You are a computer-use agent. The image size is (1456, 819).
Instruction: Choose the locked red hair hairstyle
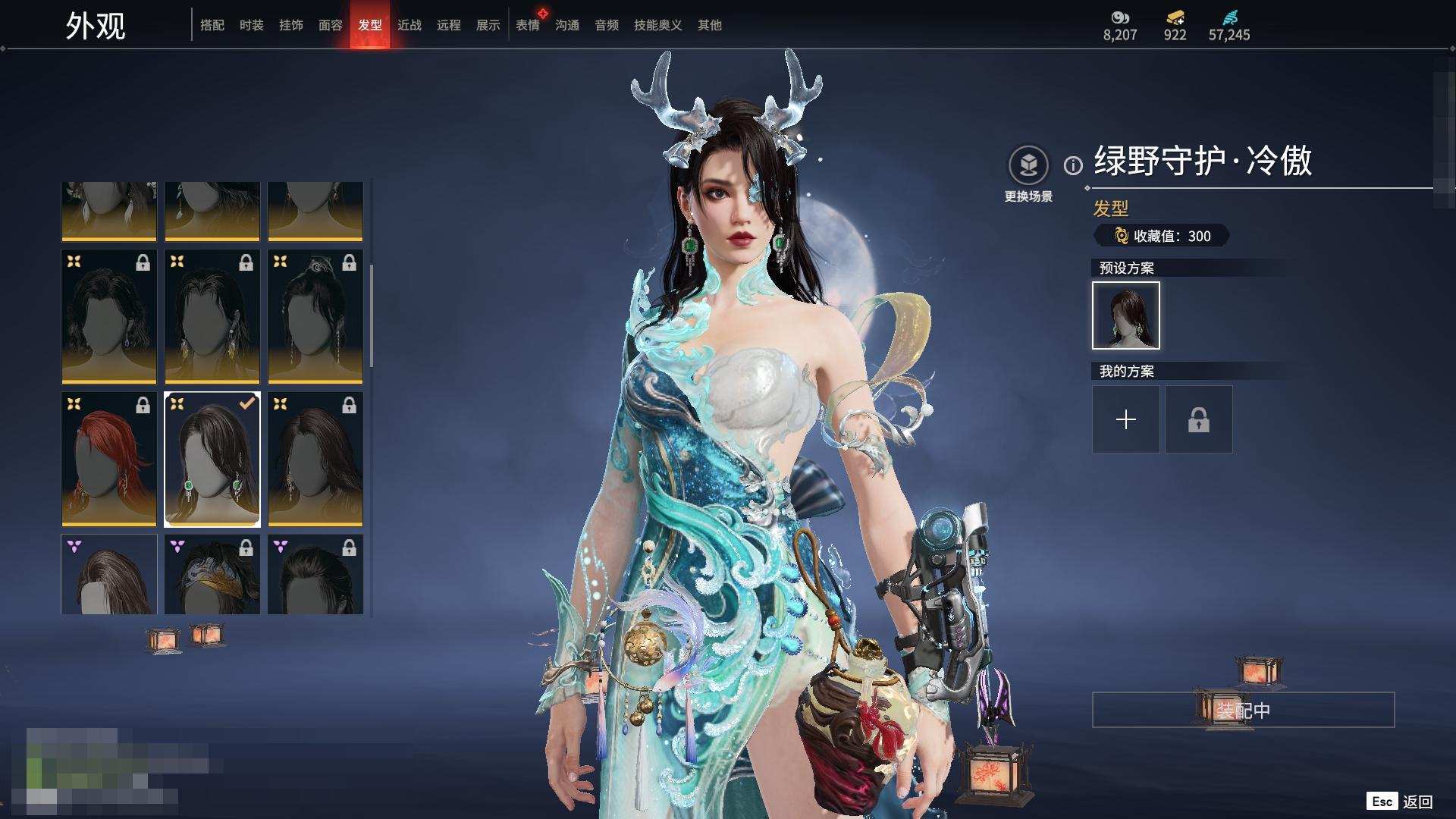(108, 459)
